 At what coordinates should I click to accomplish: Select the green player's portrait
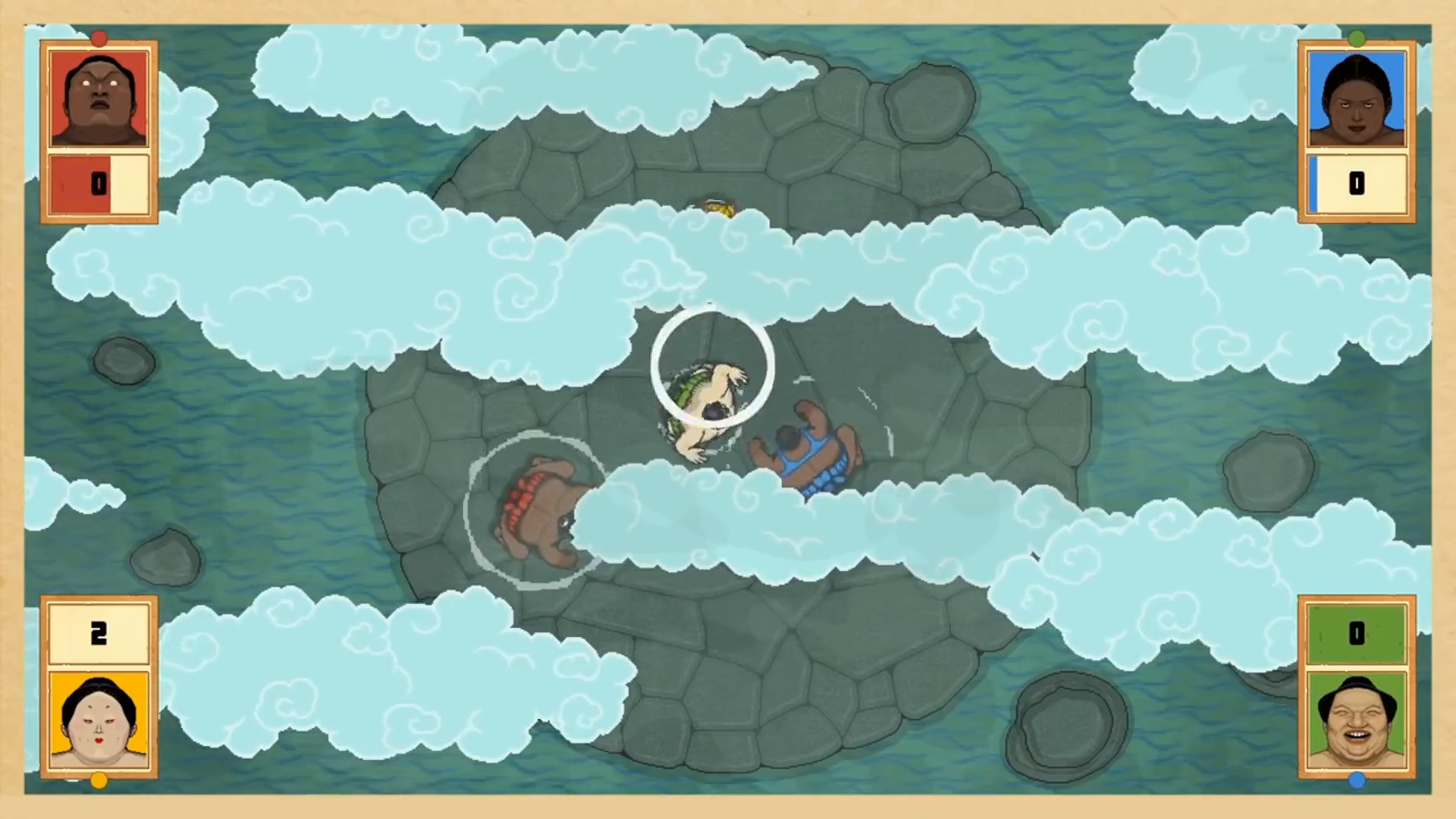click(x=1357, y=720)
